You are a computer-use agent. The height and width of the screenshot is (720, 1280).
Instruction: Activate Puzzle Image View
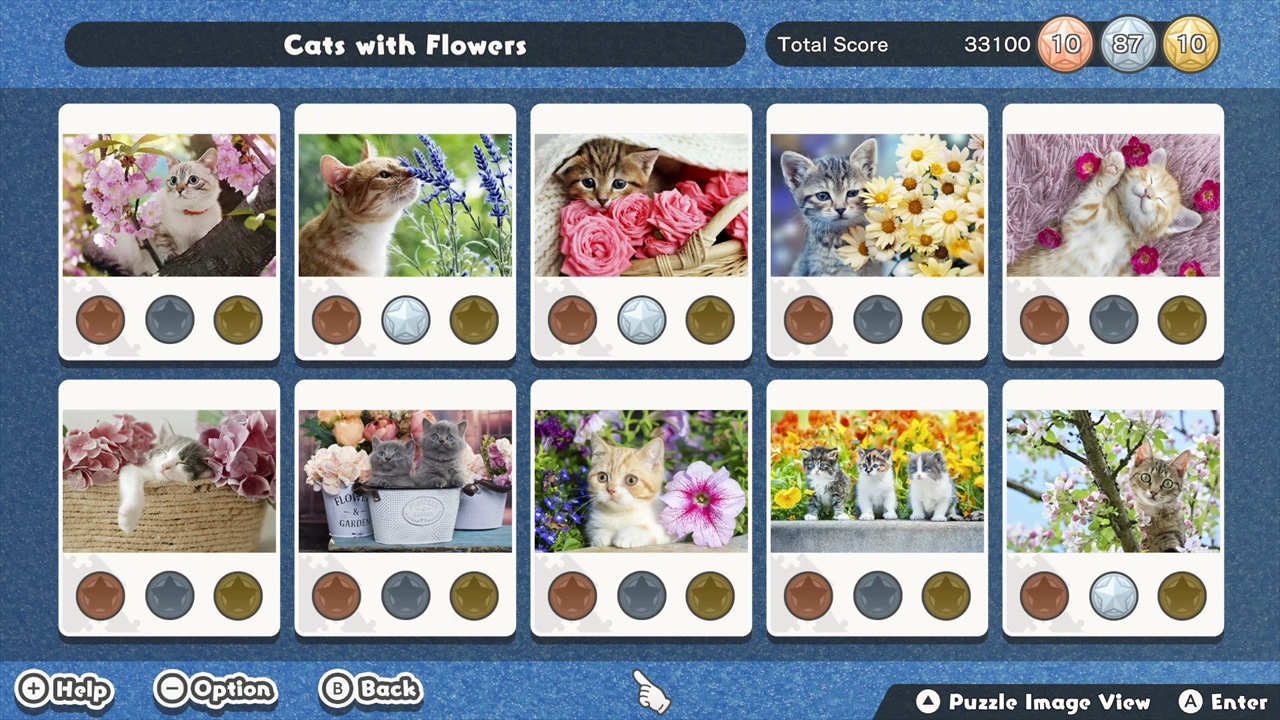point(1035,702)
